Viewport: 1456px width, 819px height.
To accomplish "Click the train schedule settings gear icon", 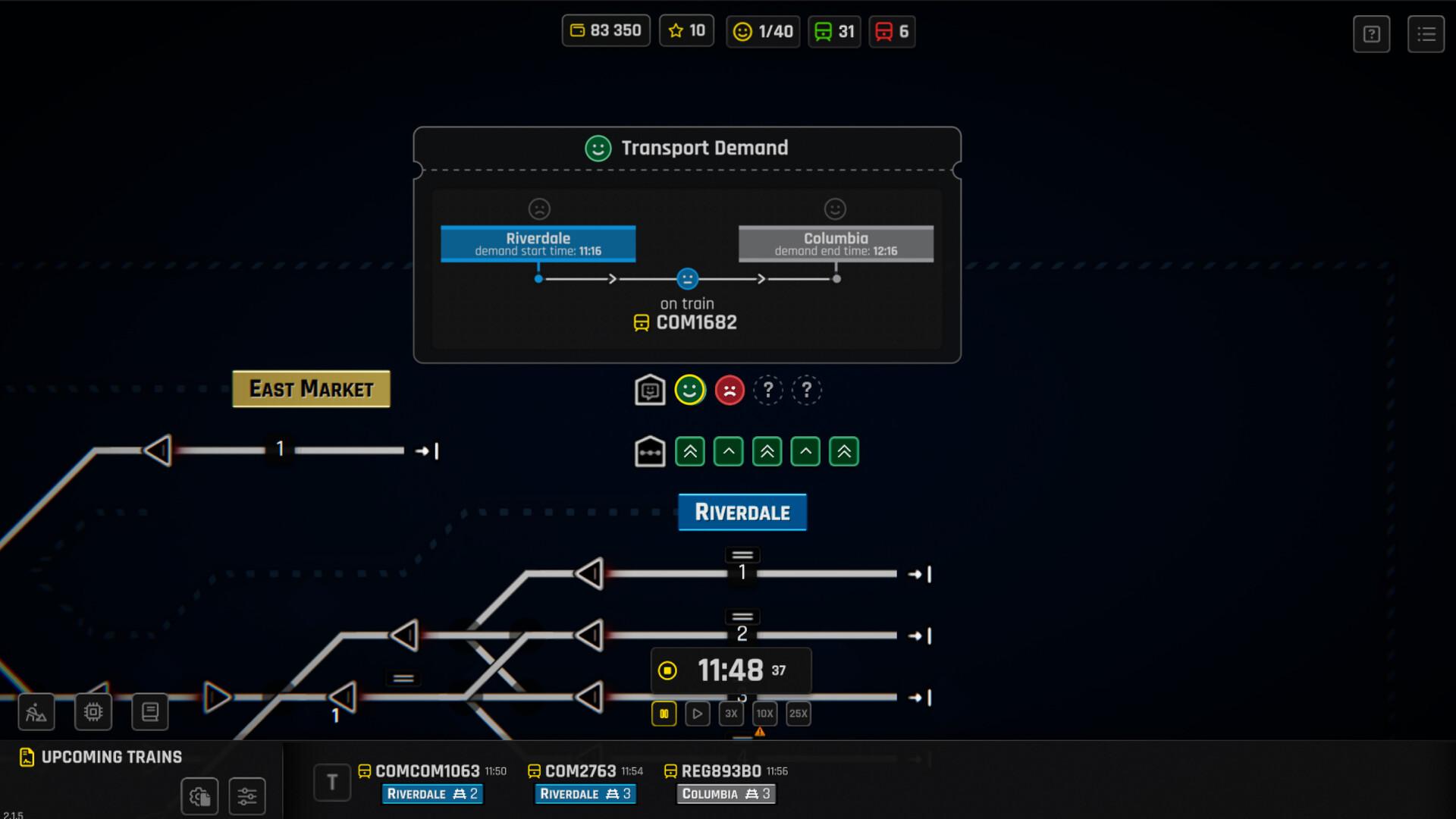I will click(x=199, y=796).
